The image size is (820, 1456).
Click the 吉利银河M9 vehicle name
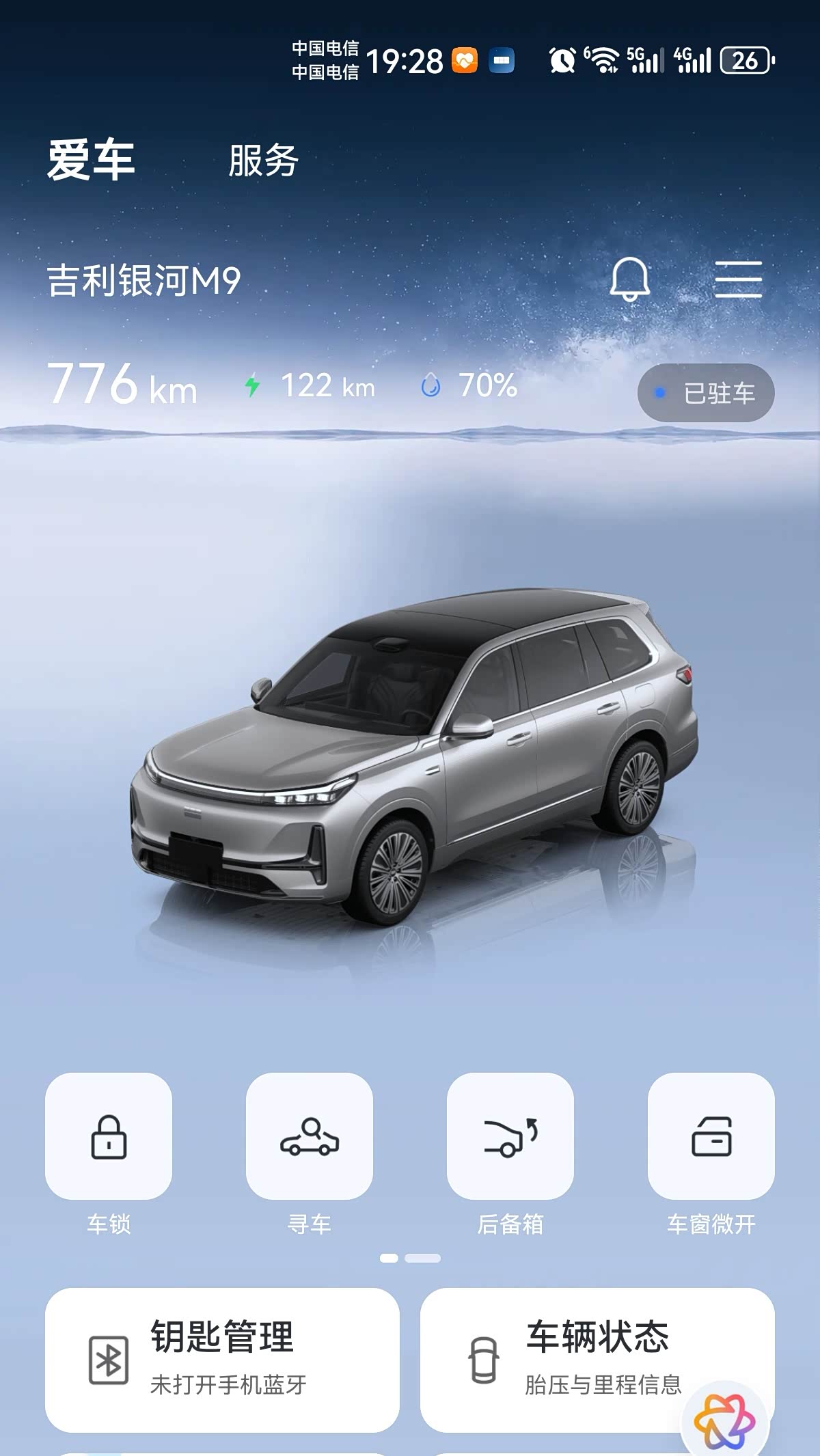click(144, 281)
